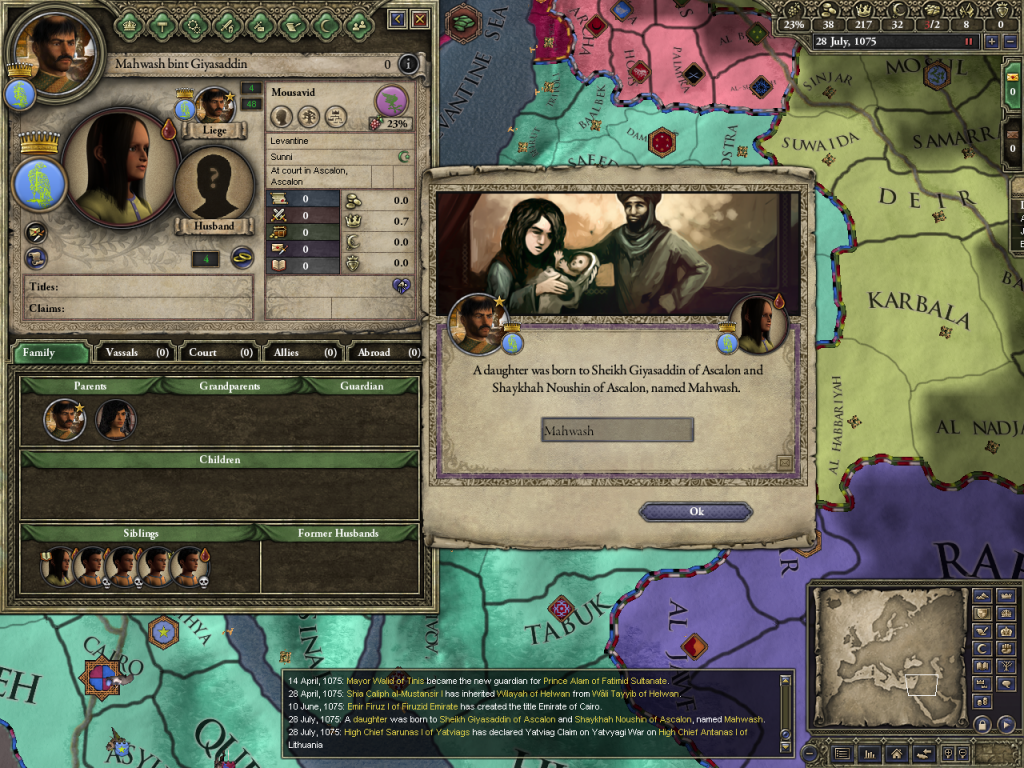Go back to the previous character view

coord(398,19)
